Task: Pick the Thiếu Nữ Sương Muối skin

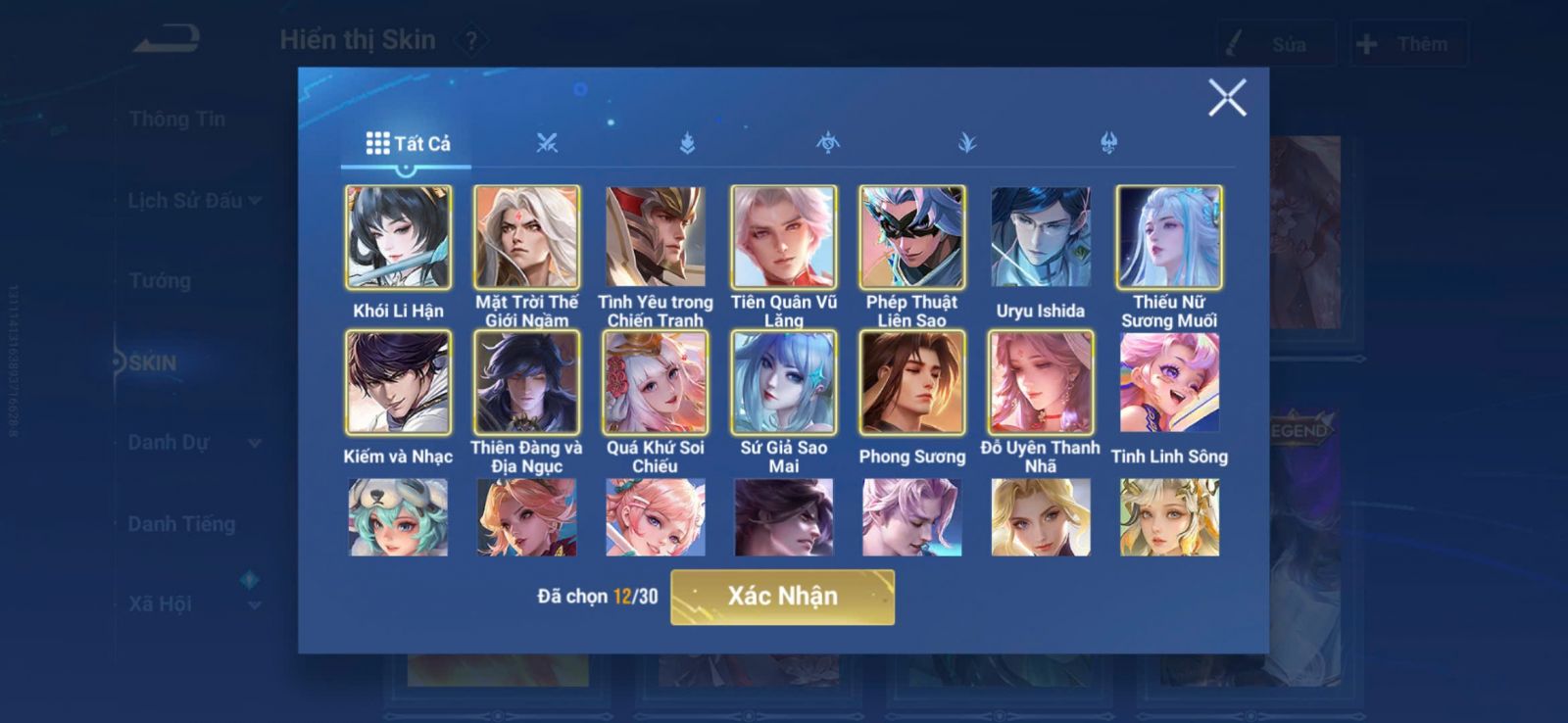Action: pyautogui.click(x=1168, y=237)
